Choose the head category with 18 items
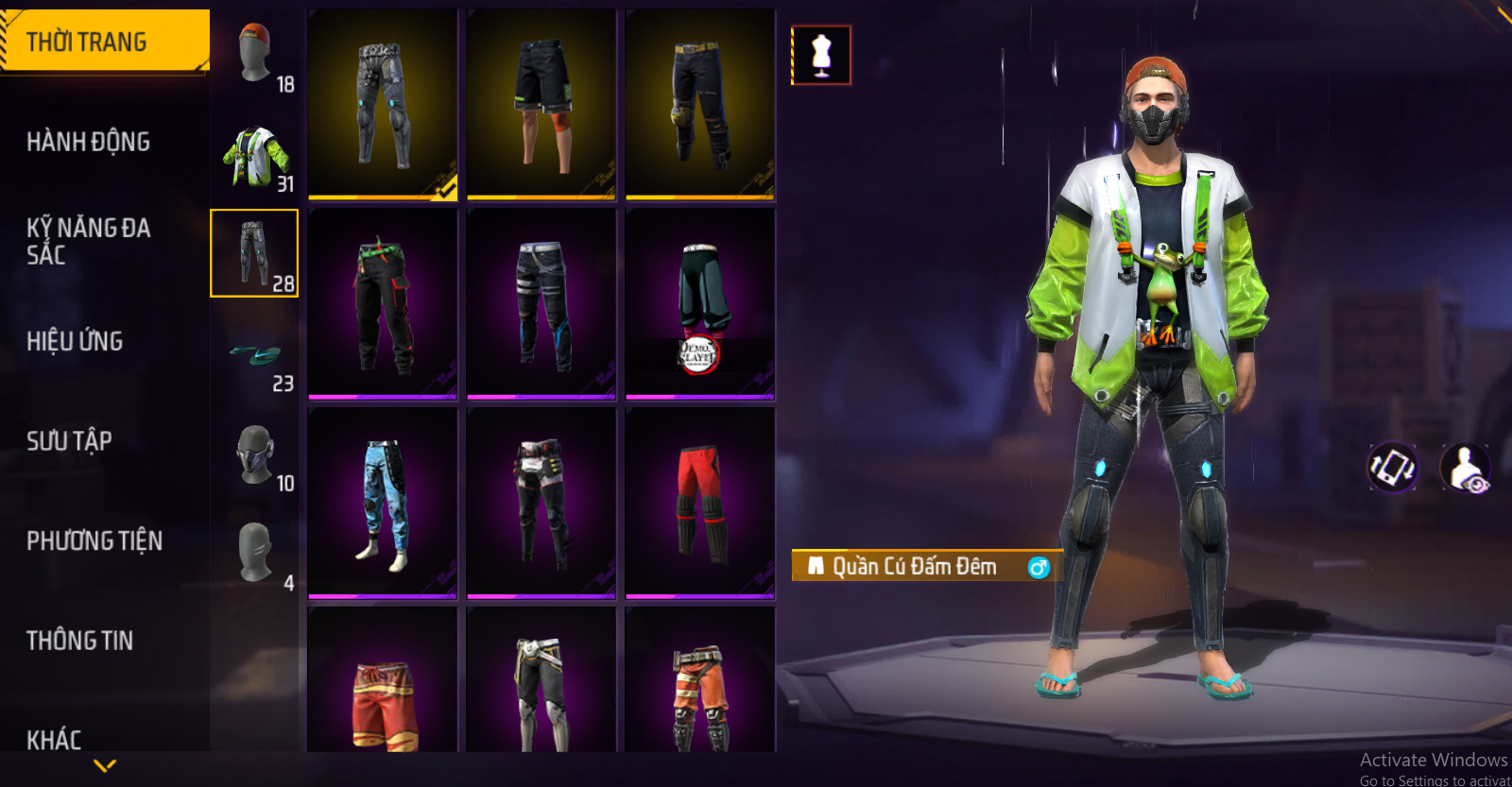Viewport: 1512px width, 787px height. coord(255,57)
